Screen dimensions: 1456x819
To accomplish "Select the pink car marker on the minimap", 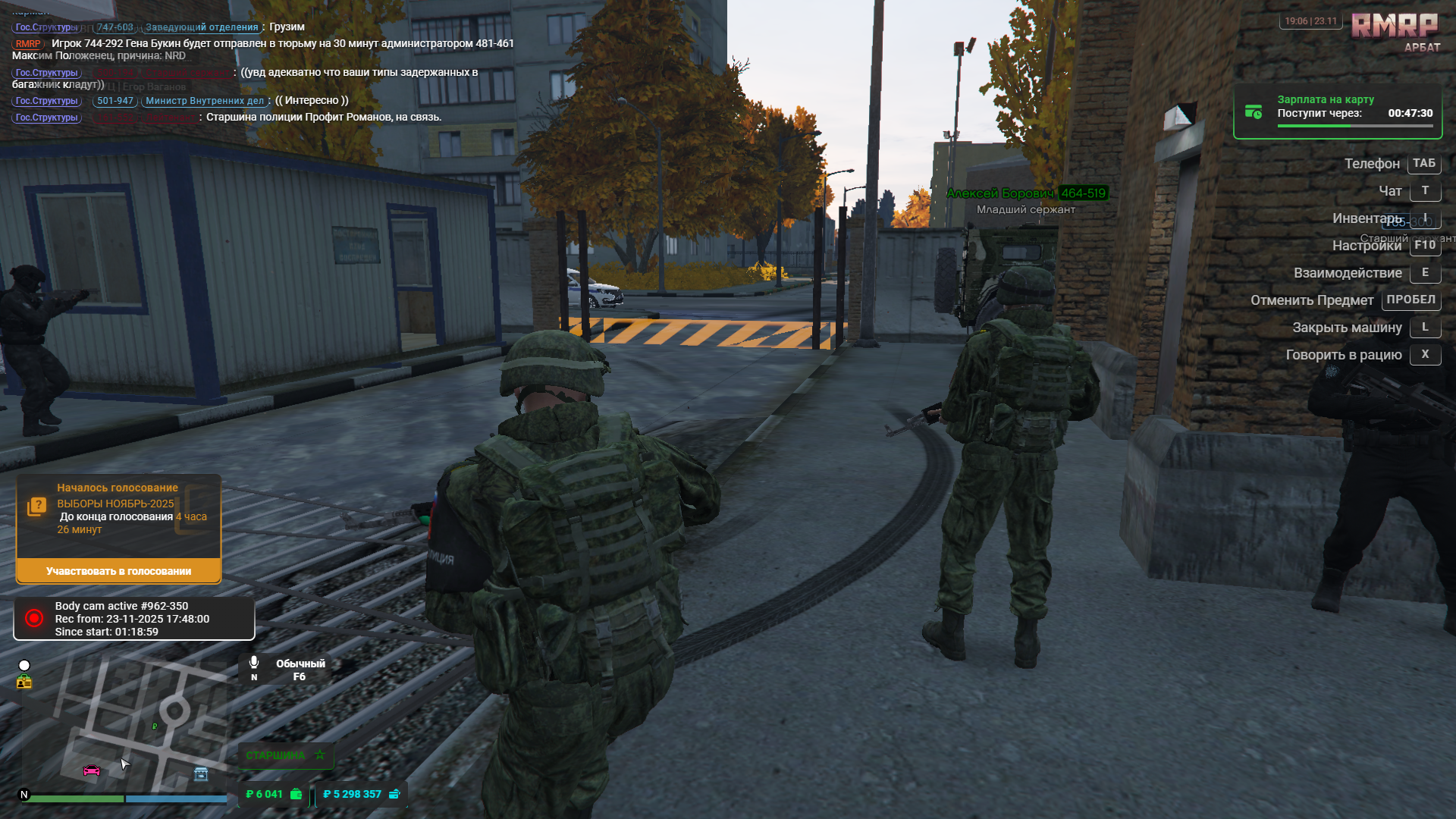I will 91,772.
